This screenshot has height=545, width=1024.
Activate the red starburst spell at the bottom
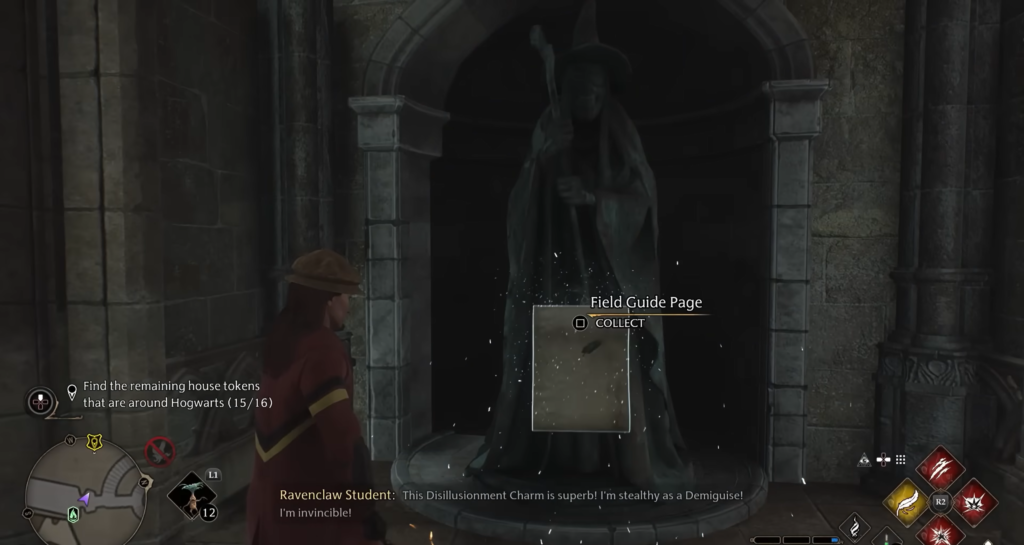940,531
